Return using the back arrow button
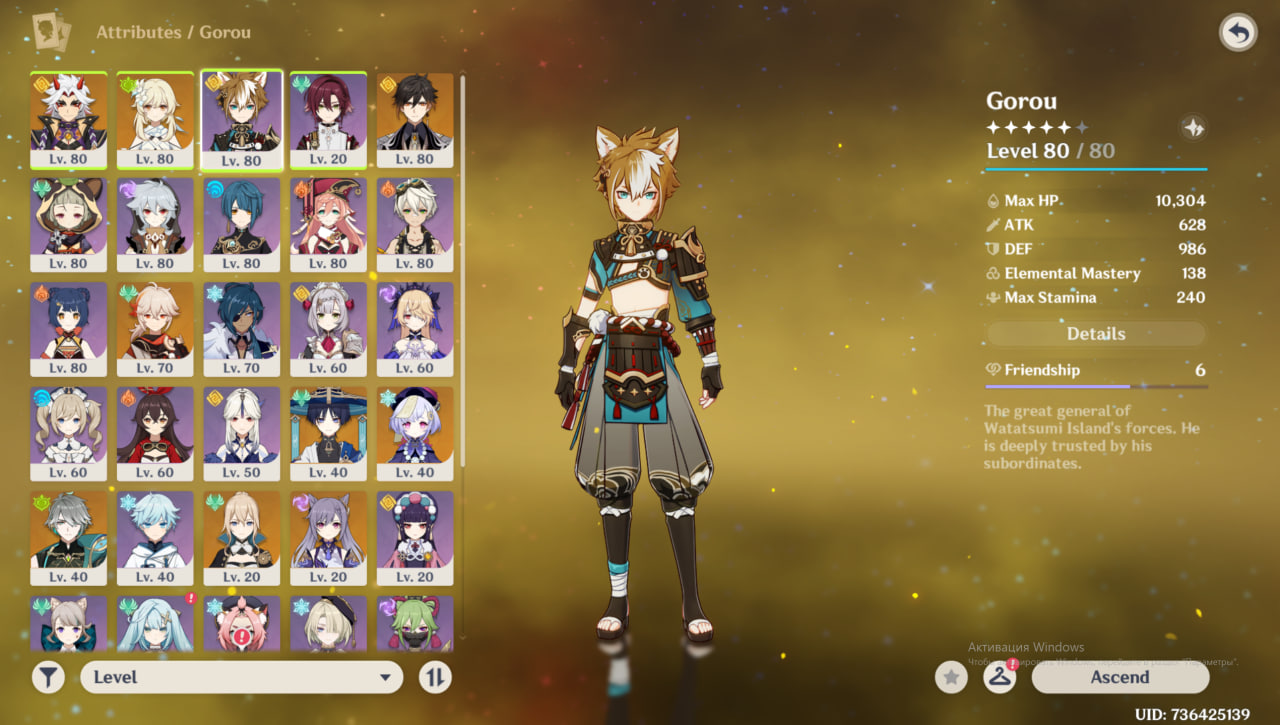 (1238, 33)
